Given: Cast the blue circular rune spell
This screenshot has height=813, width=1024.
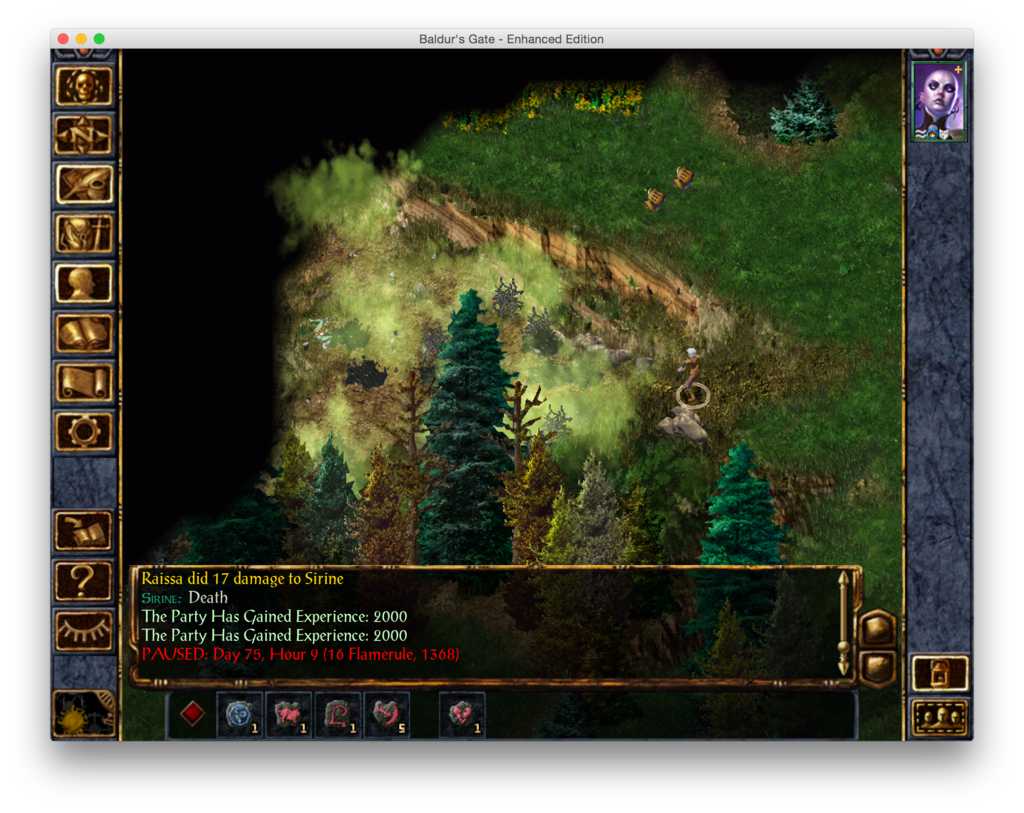Looking at the screenshot, I should (x=240, y=715).
